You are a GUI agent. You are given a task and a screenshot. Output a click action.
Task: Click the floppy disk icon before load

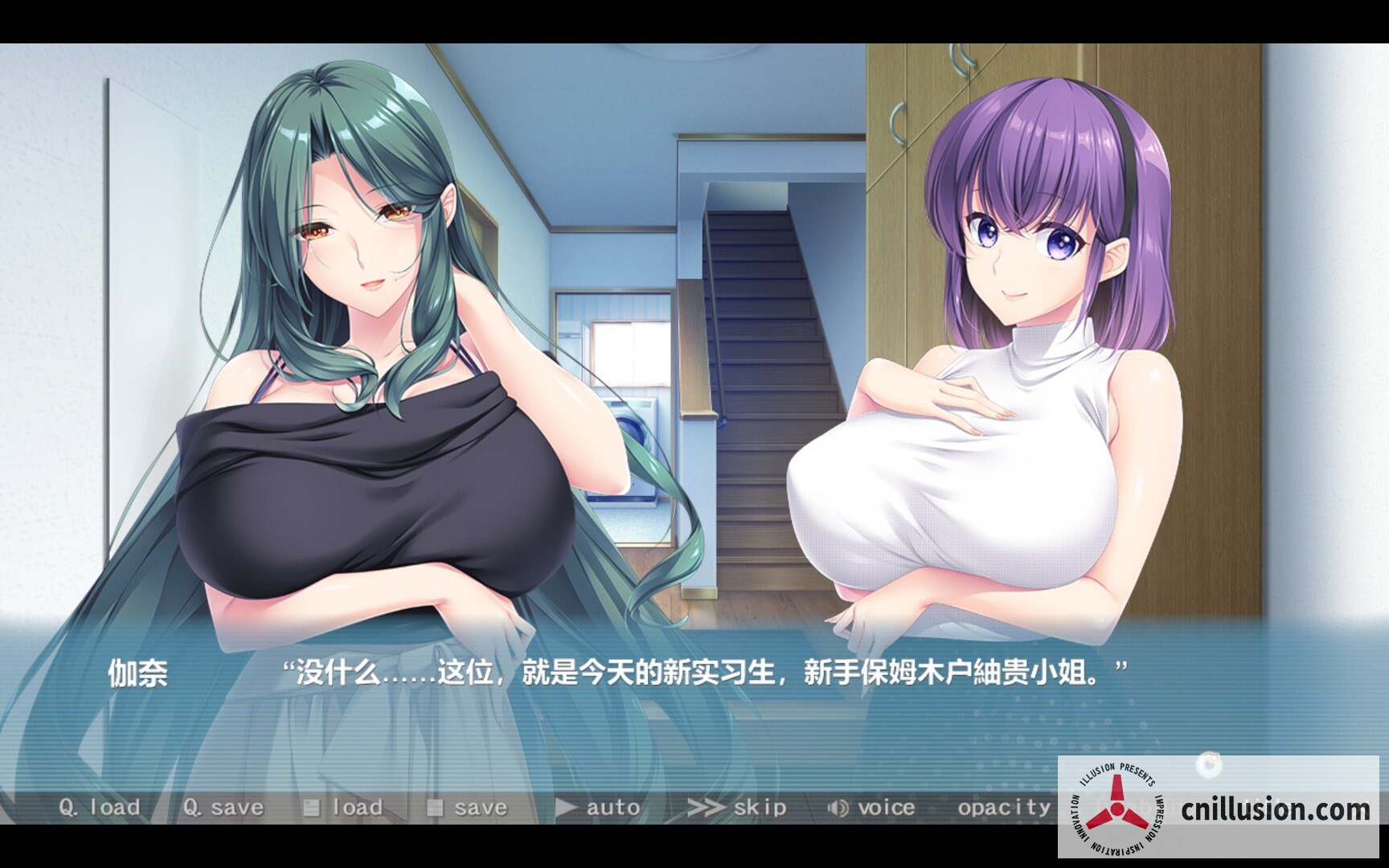313,808
